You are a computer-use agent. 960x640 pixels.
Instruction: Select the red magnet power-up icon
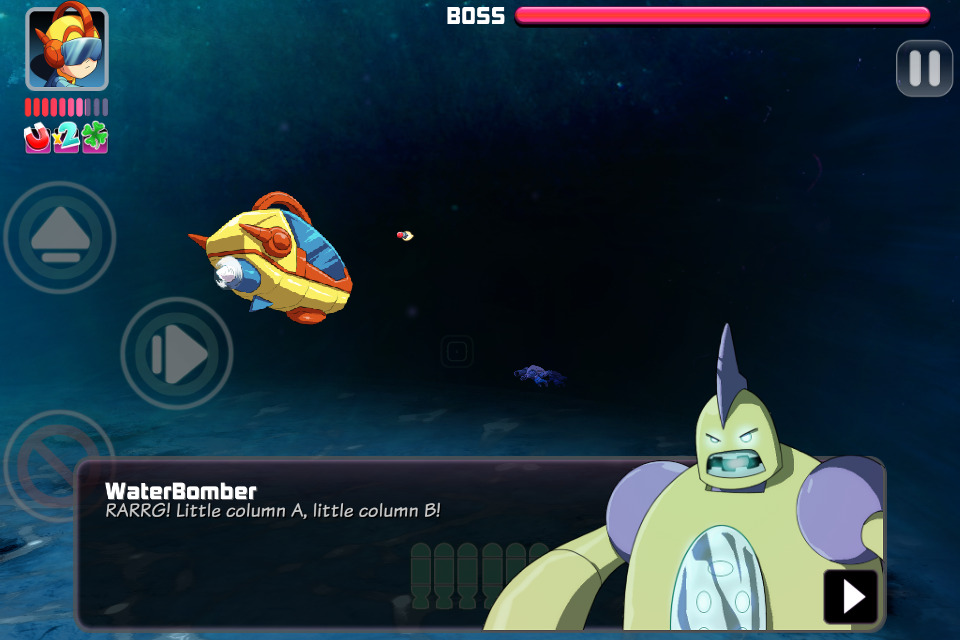pyautogui.click(x=38, y=138)
